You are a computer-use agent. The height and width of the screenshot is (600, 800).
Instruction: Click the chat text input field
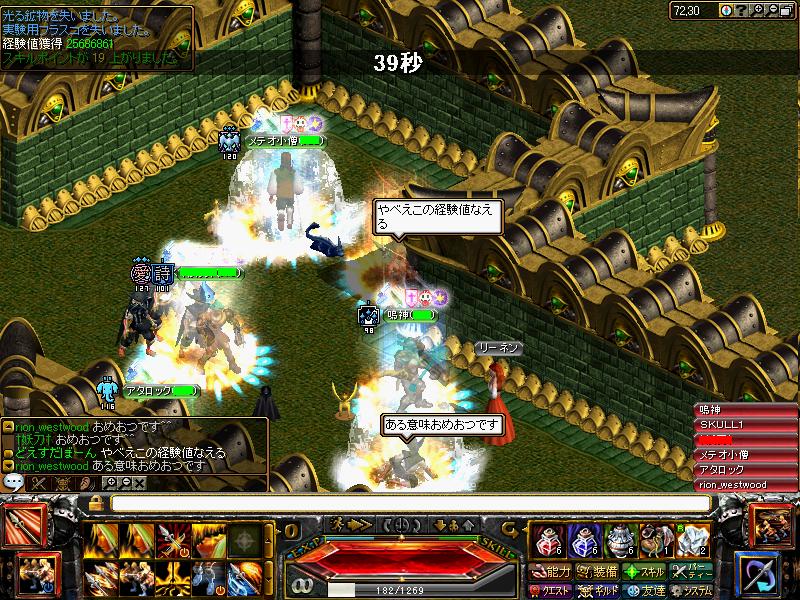point(400,502)
